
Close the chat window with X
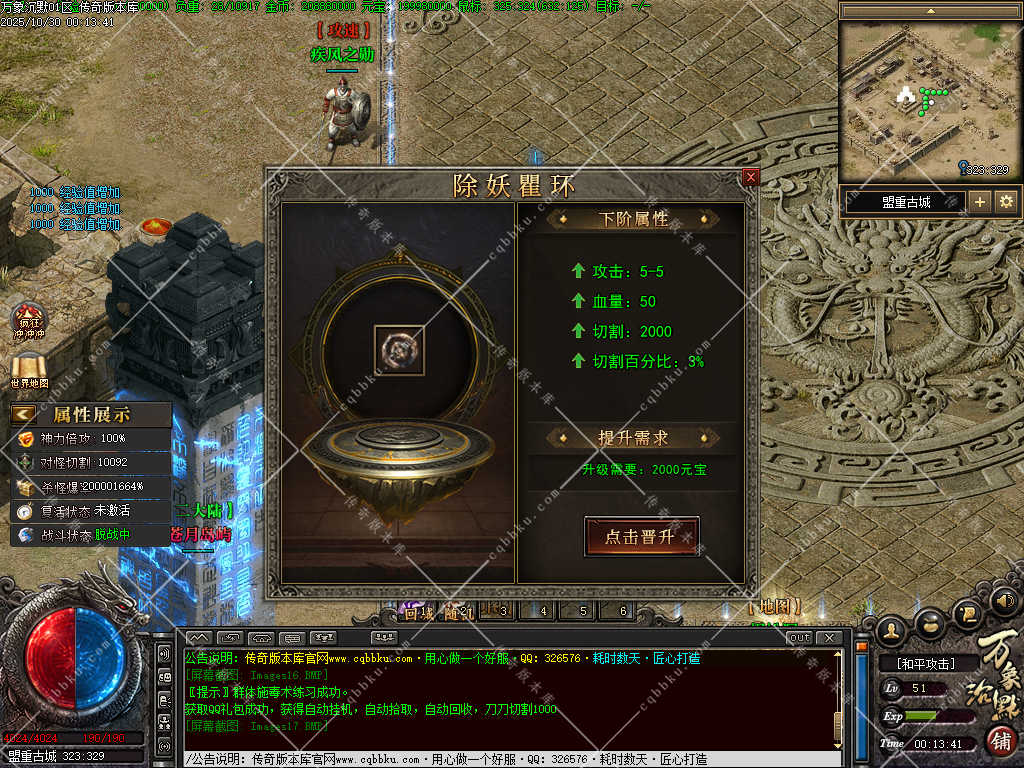coord(829,637)
